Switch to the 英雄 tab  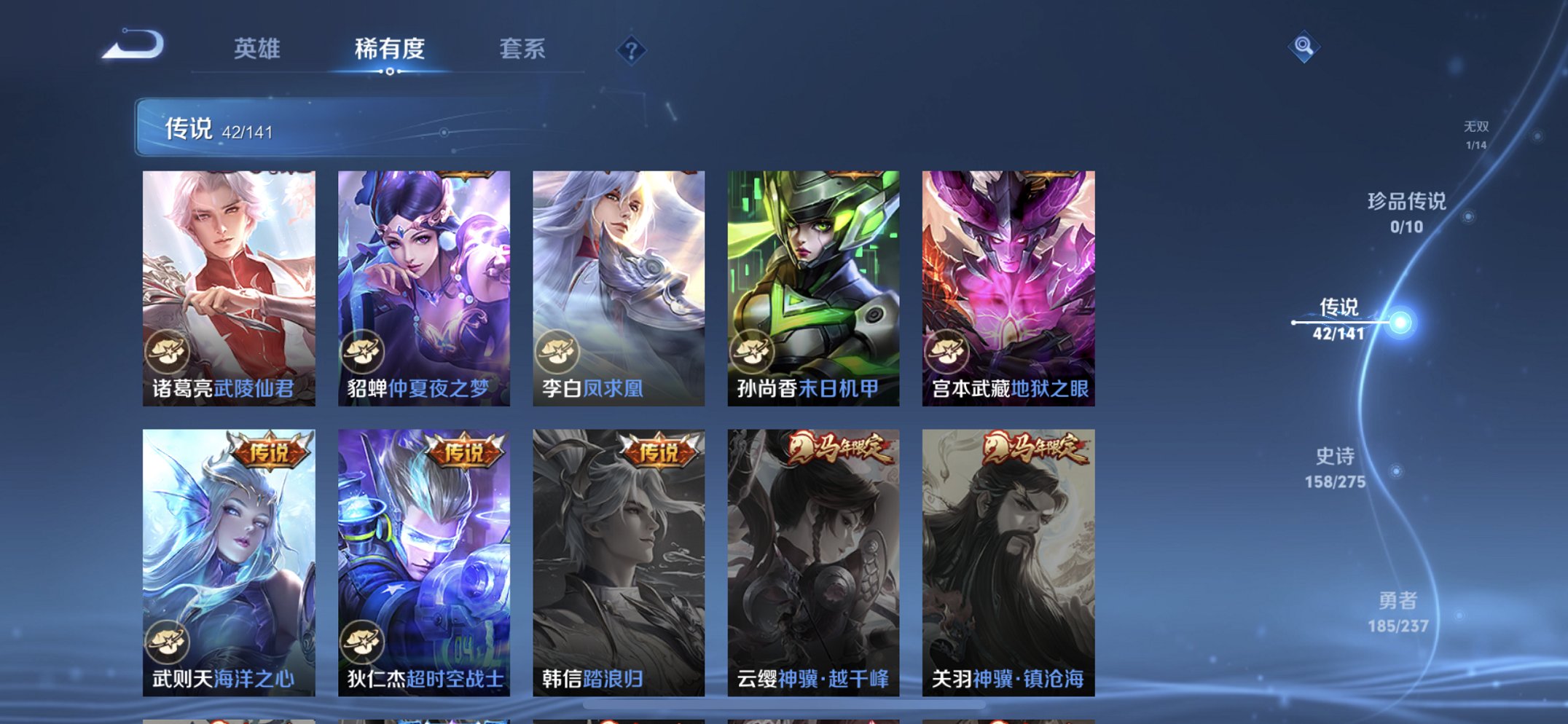(x=256, y=50)
